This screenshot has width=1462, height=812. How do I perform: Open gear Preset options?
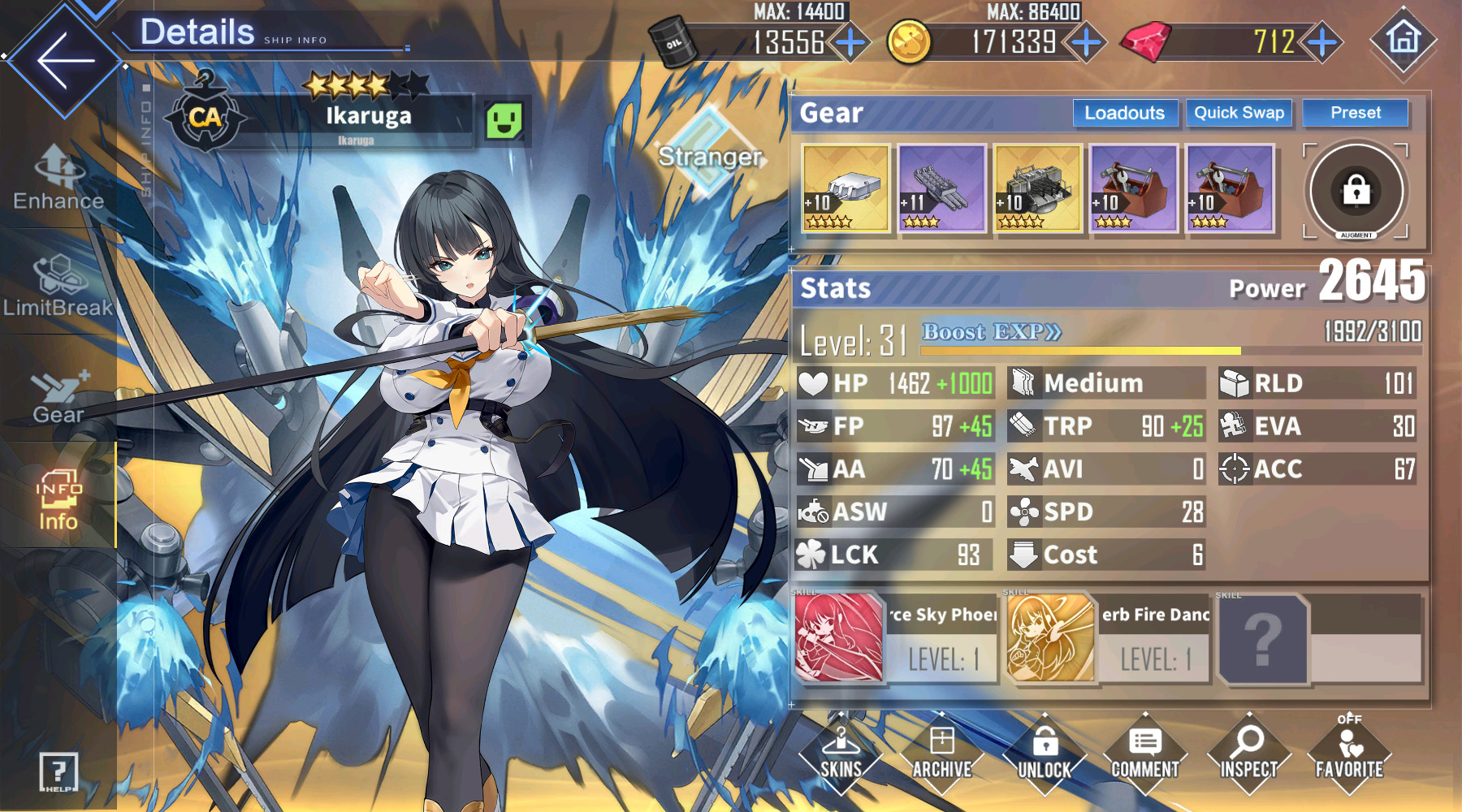(x=1355, y=113)
